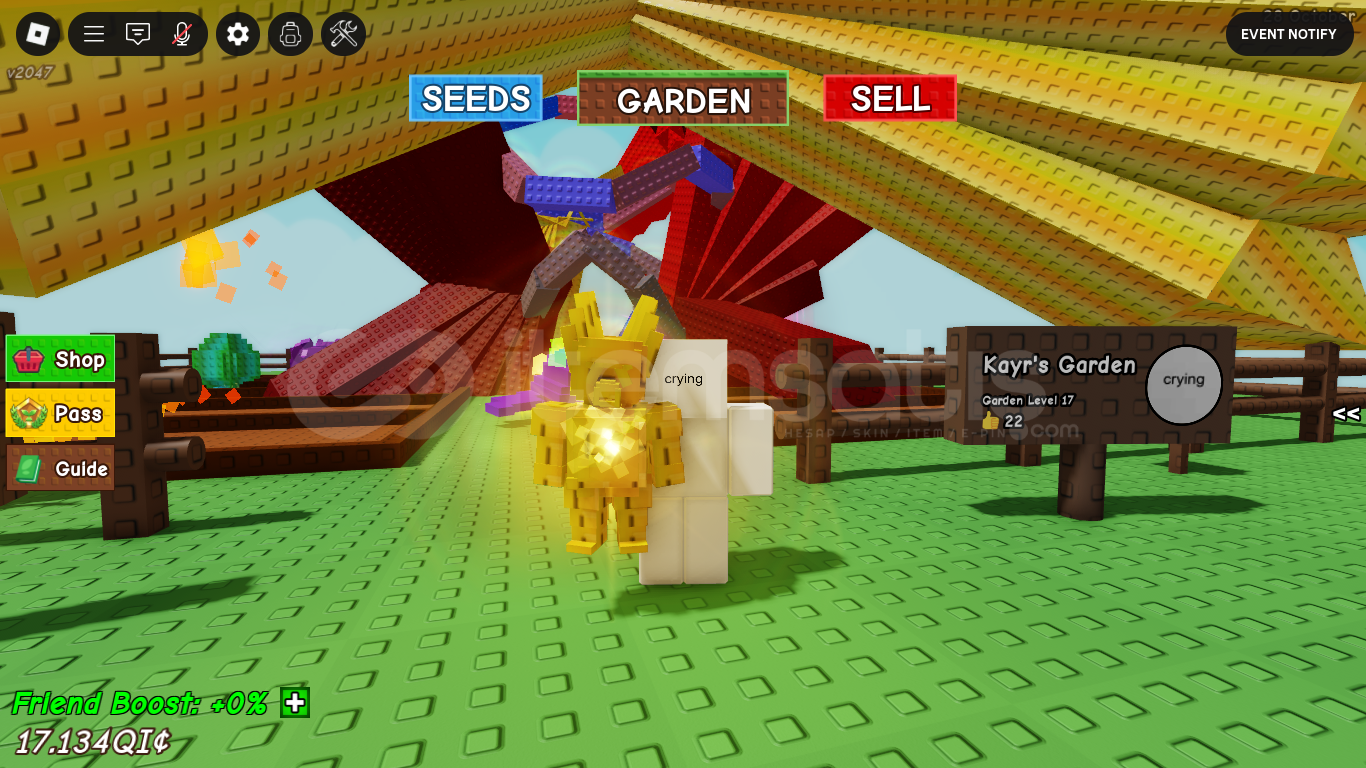Open the Roblox home menu icon
The image size is (1366, 768).
coord(37,33)
